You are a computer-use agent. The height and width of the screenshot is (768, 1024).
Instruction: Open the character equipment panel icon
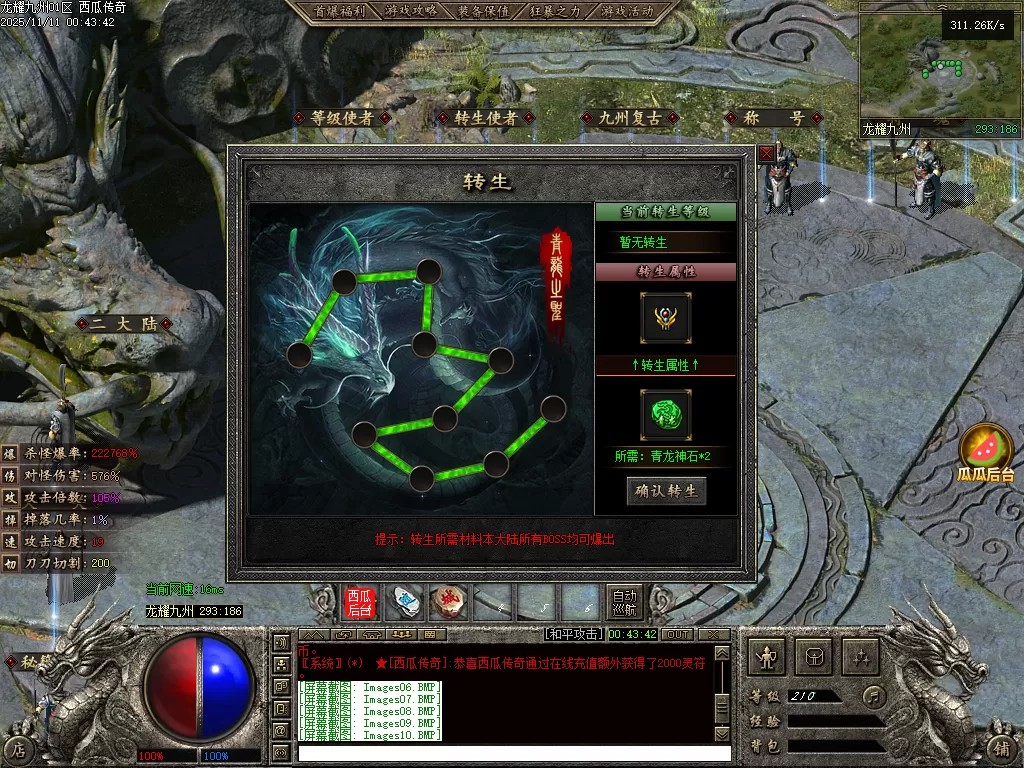point(768,656)
